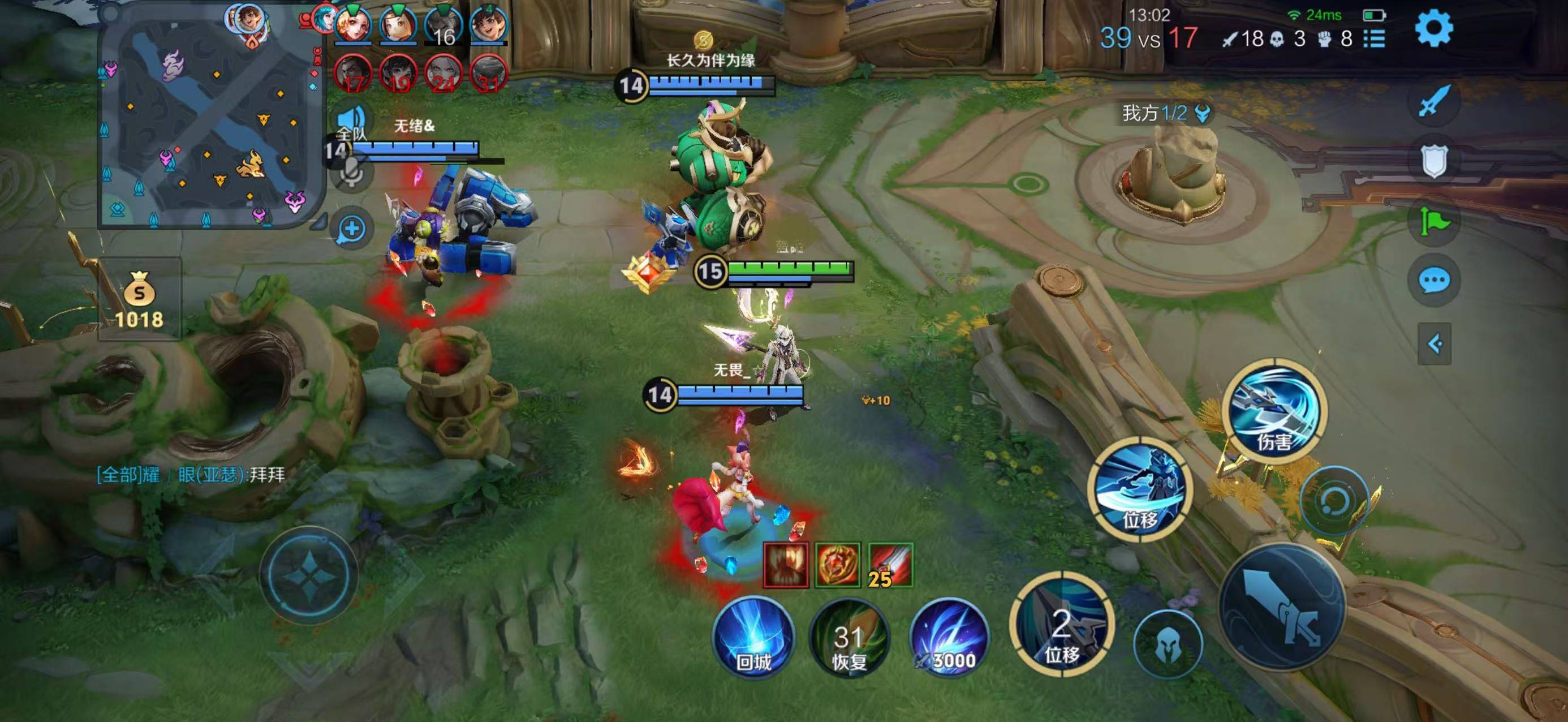The width and height of the screenshot is (1568, 722).
Task: Trigger the 伤害 damage skill
Action: tap(1274, 411)
